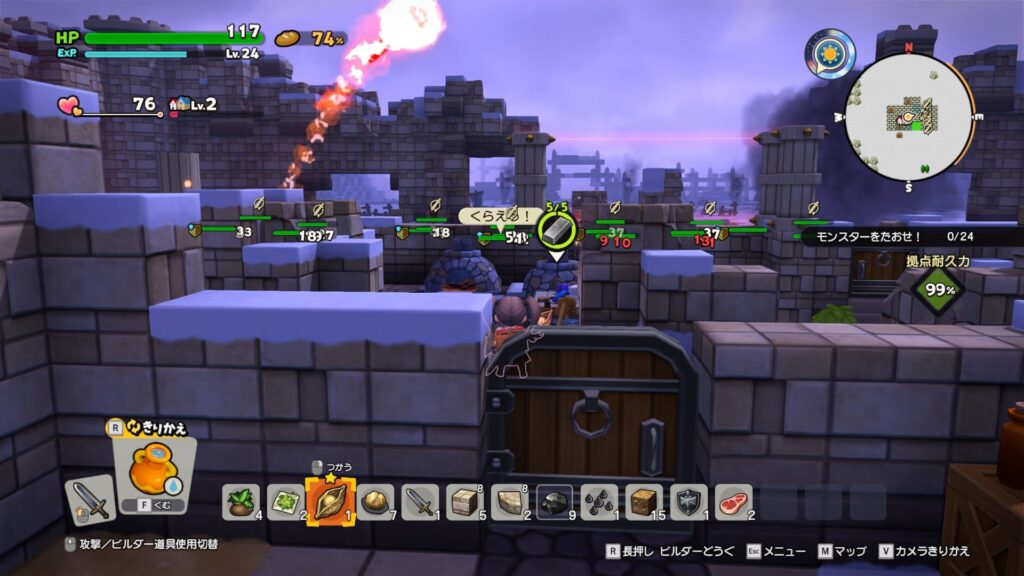Click the stone block 5/5 target marker
1024x576 pixels.
556,229
